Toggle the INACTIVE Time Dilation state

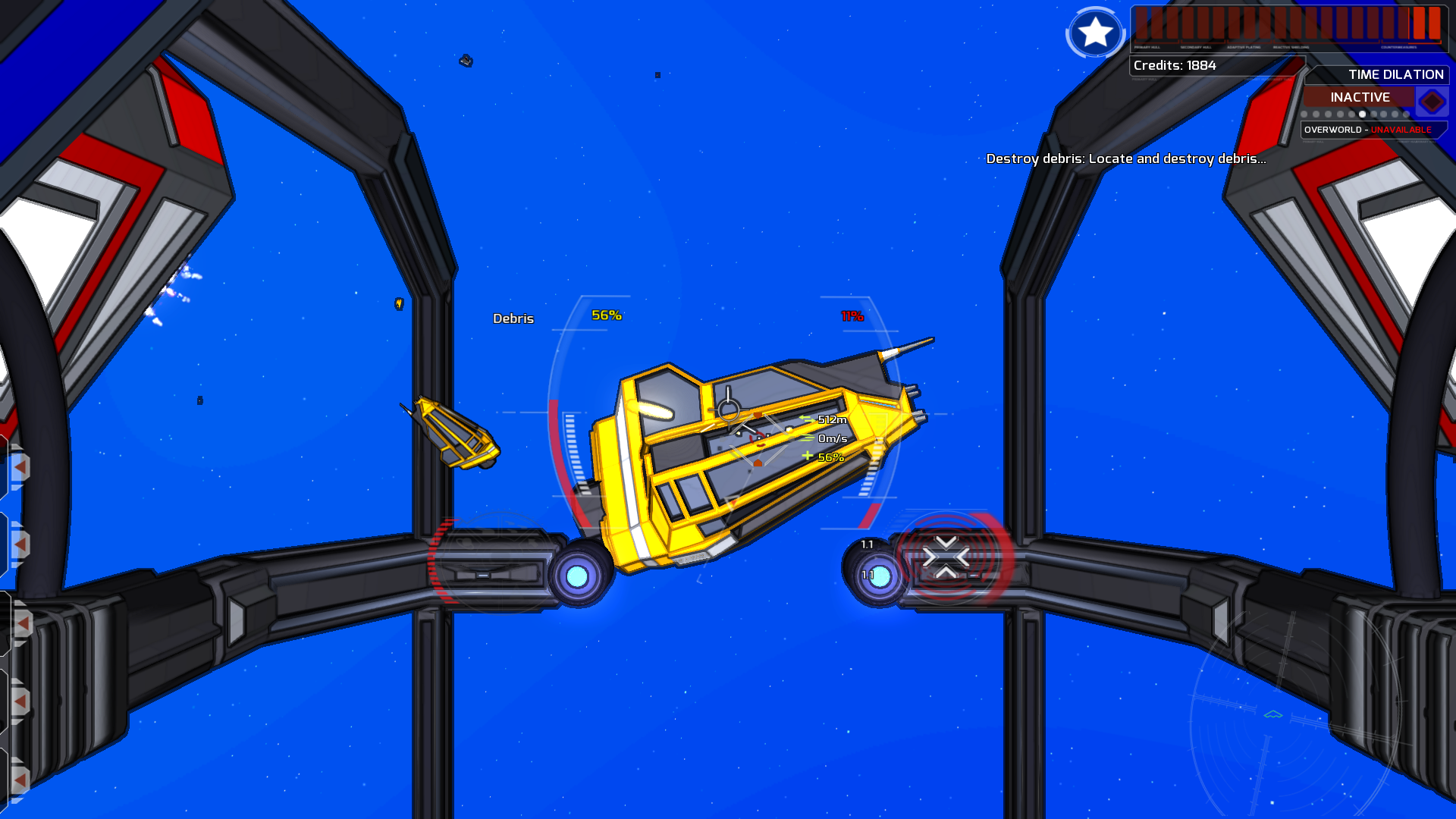(x=1359, y=97)
